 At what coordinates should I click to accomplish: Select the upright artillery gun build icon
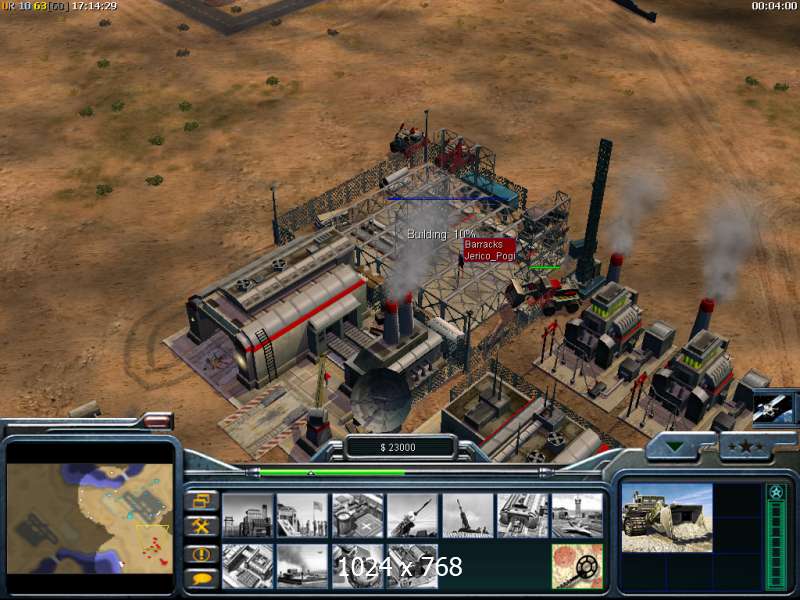(468, 516)
